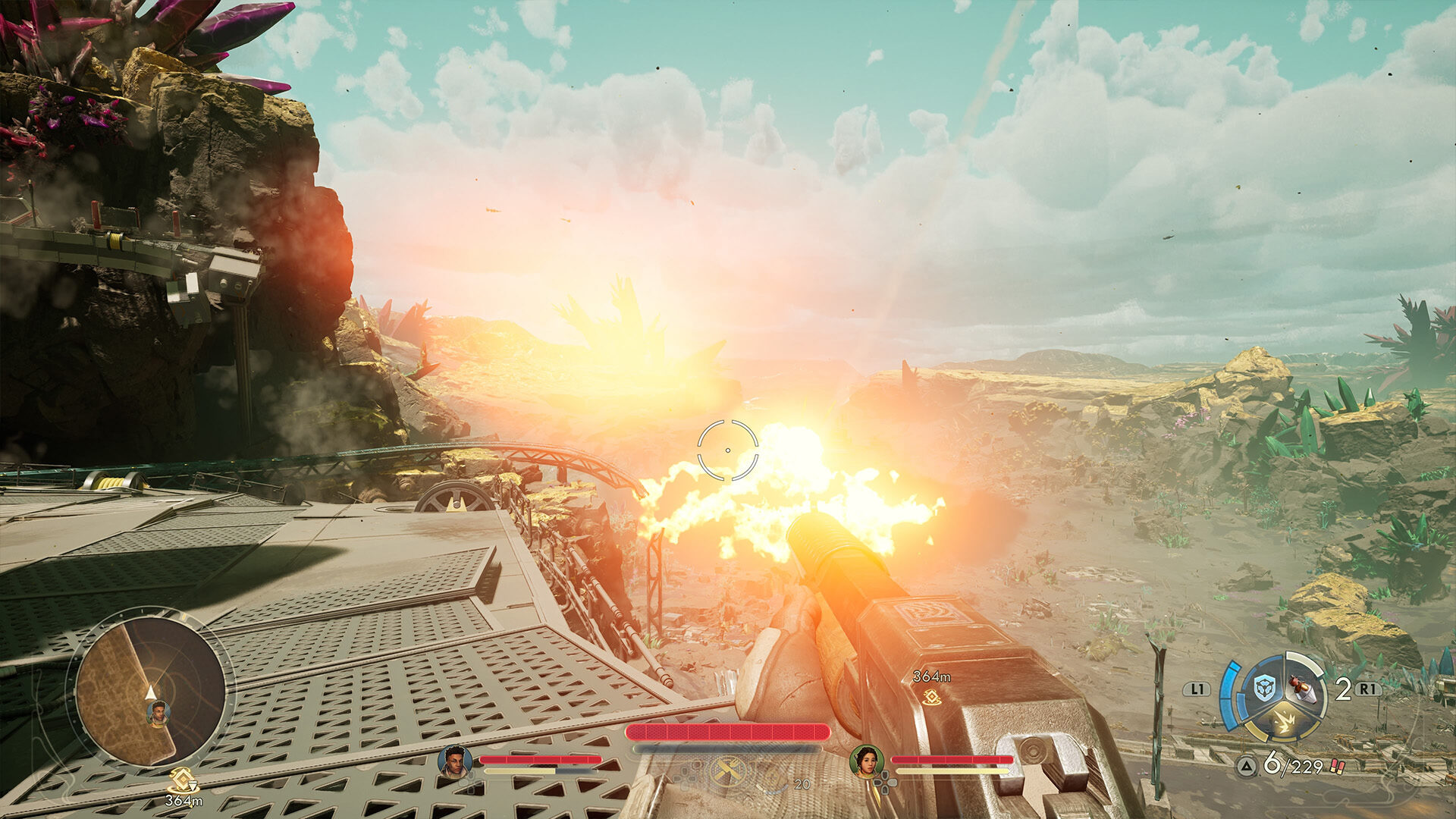Click the gold objective marker below the minimap
Image resolution: width=1456 pixels, height=819 pixels.
point(182,780)
